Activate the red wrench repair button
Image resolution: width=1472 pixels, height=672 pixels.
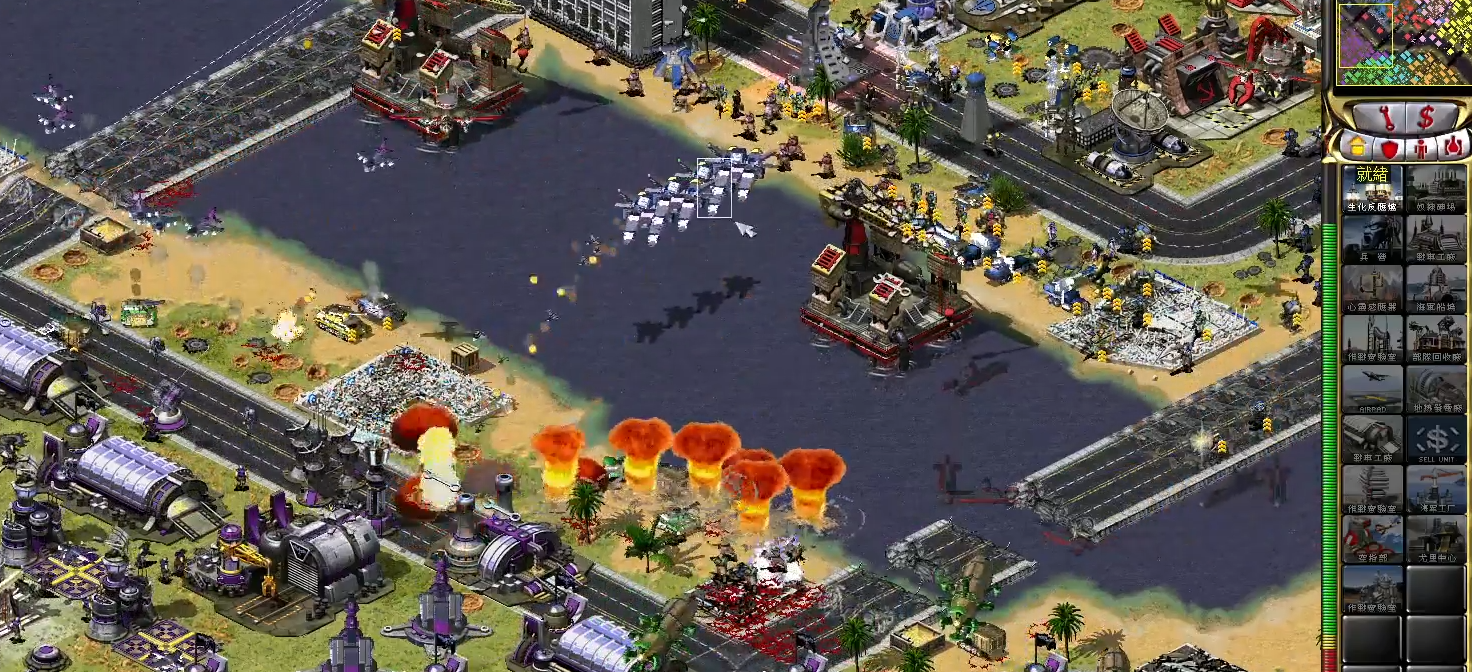(1386, 117)
